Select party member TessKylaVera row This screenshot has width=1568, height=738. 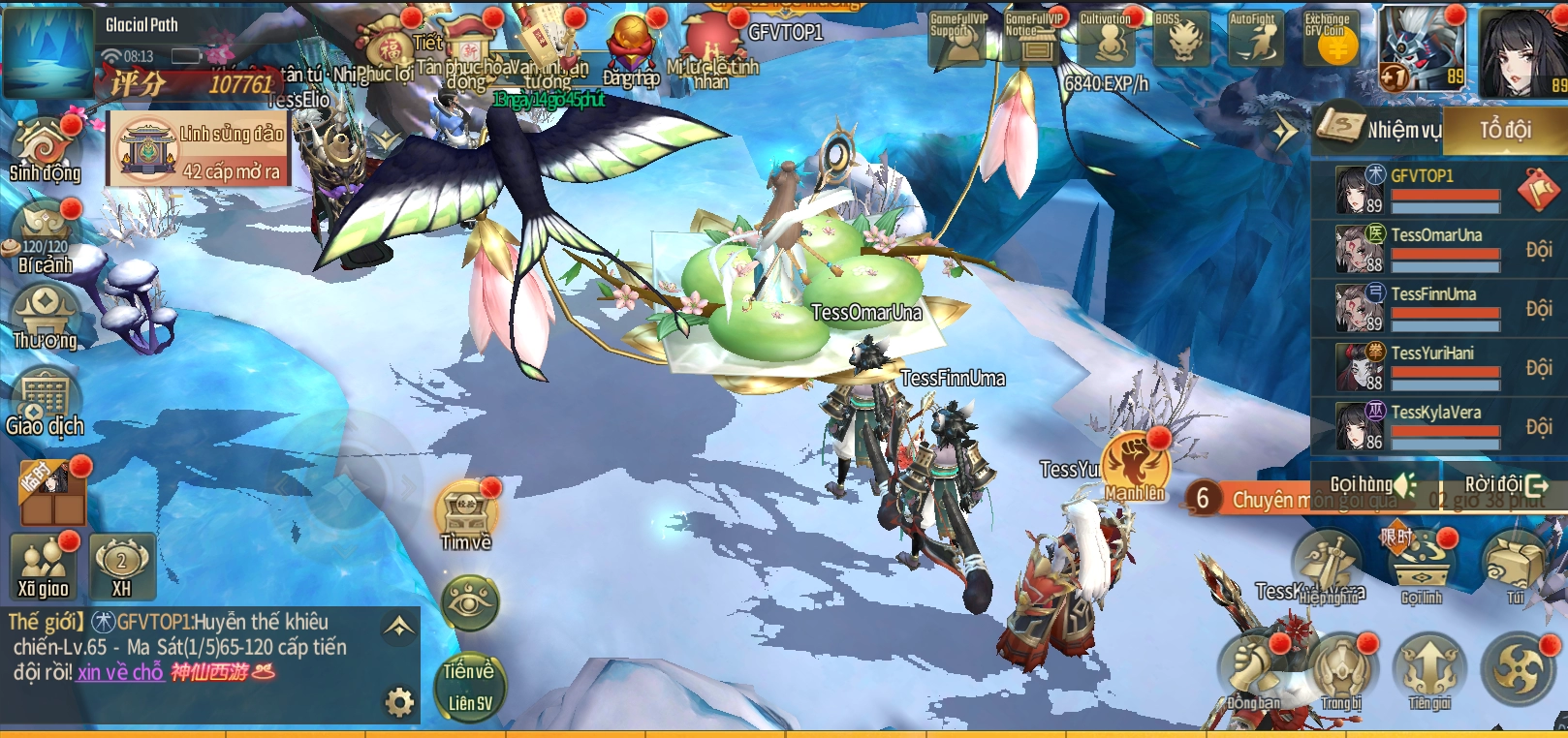click(x=1436, y=426)
